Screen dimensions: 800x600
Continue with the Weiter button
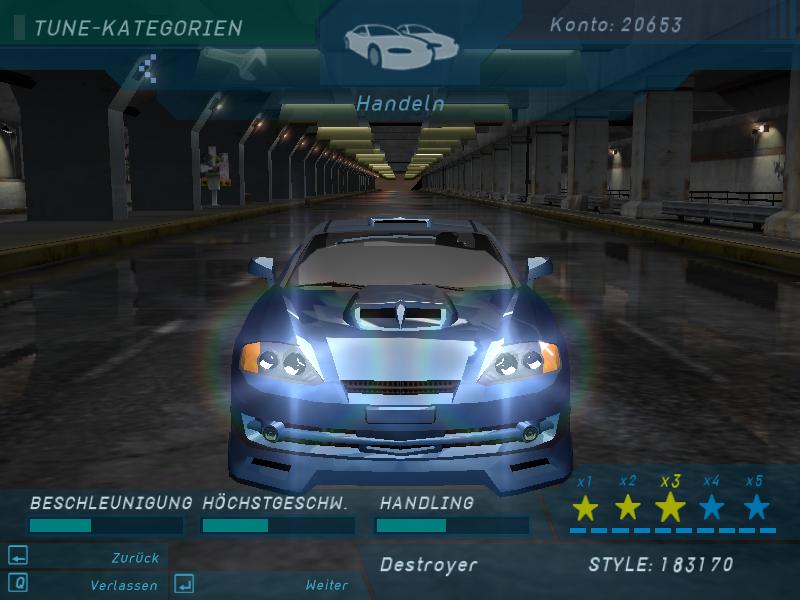327,585
